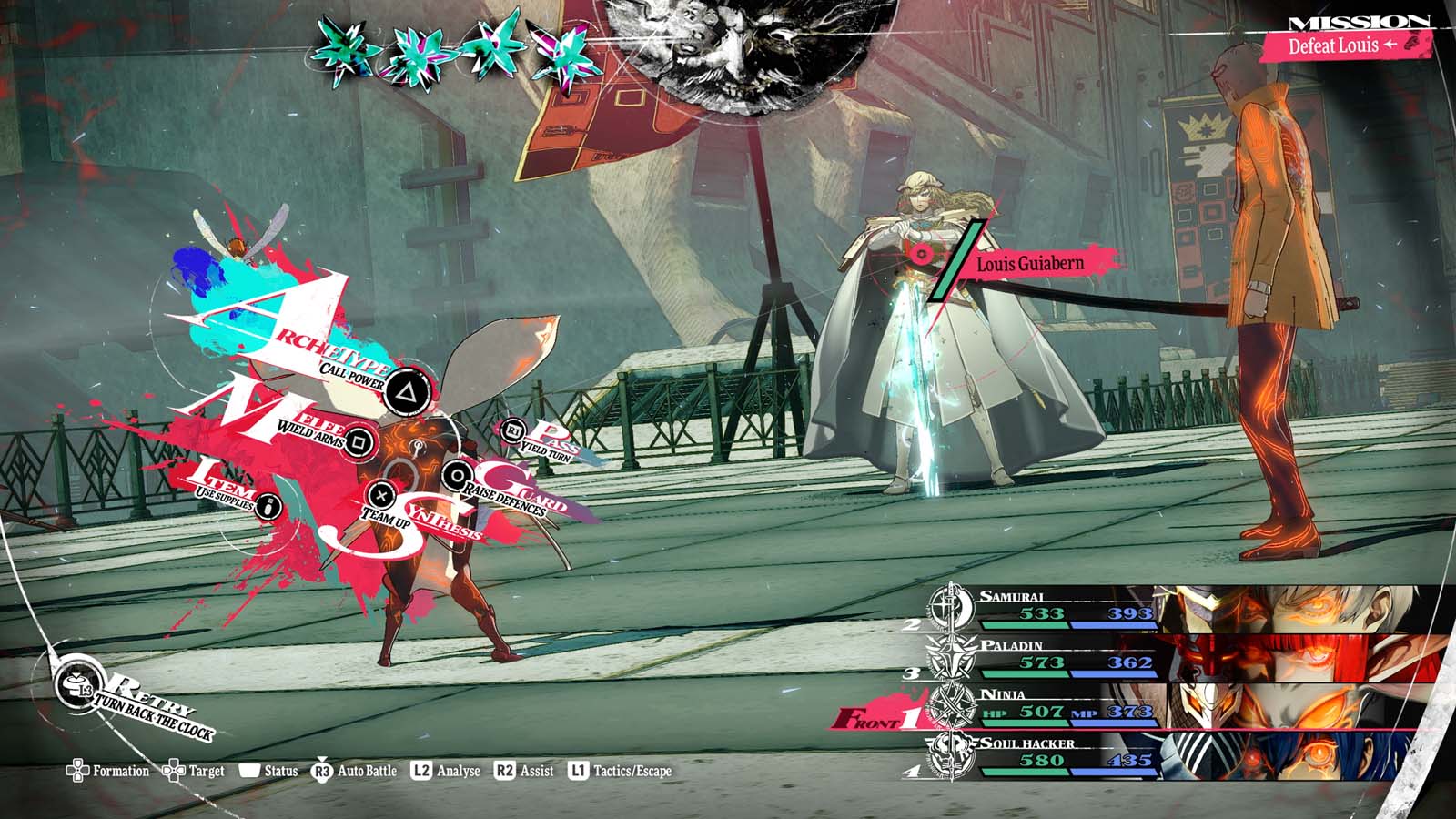1456x819 pixels.
Task: Open the Formation option
Action: [107, 772]
